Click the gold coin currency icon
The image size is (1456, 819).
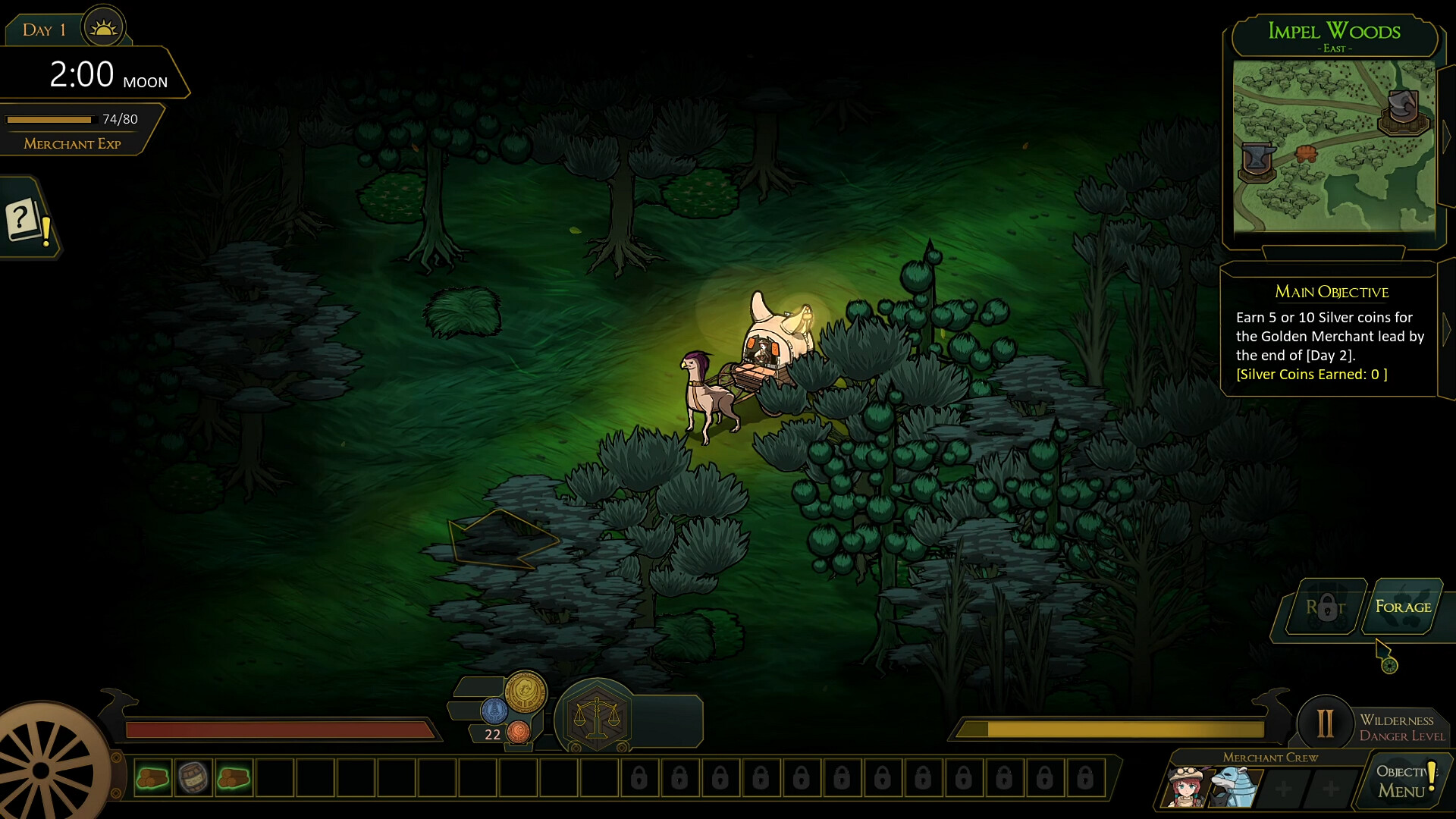(x=526, y=692)
